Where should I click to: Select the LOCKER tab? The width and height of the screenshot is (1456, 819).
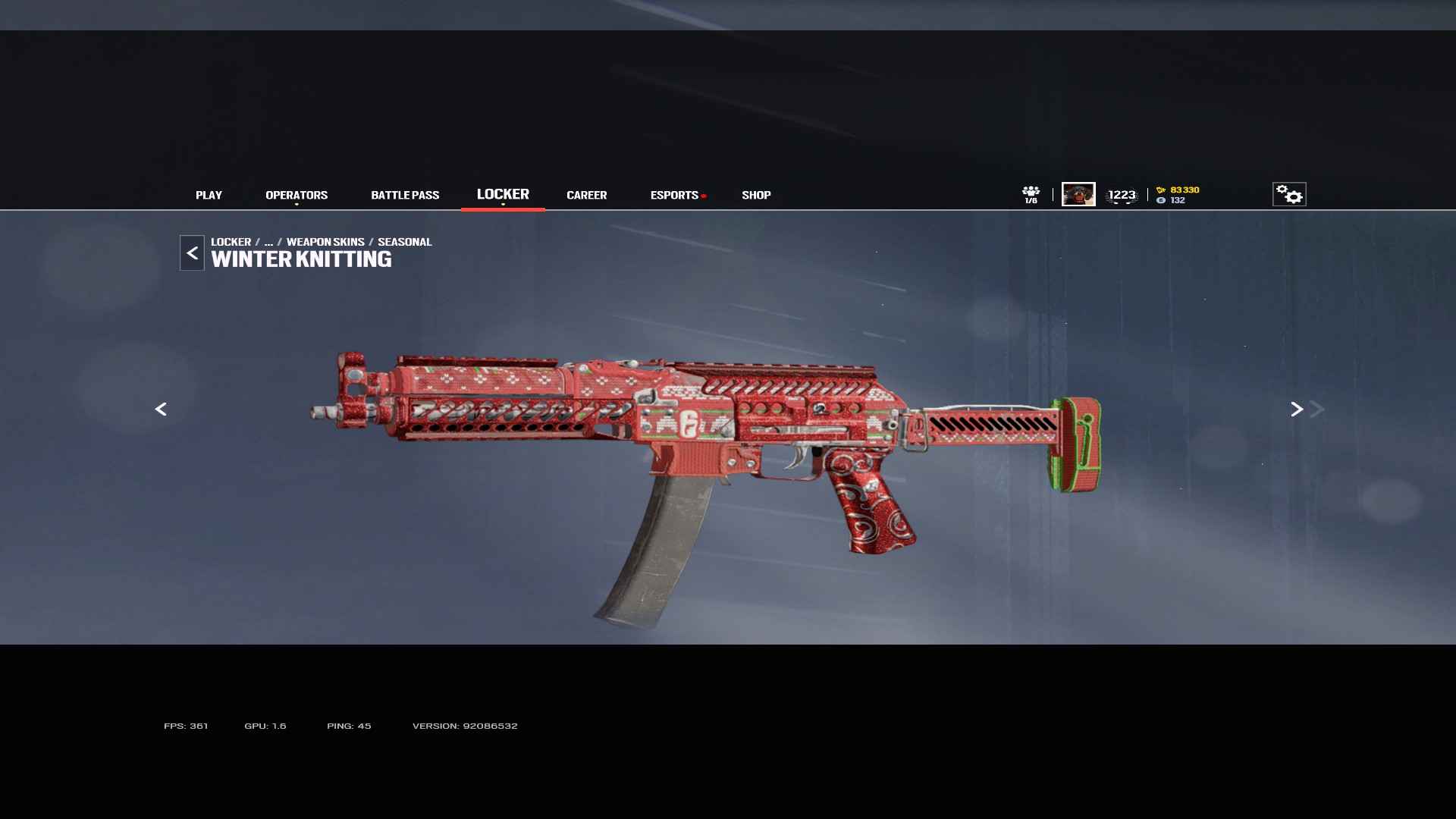(503, 194)
